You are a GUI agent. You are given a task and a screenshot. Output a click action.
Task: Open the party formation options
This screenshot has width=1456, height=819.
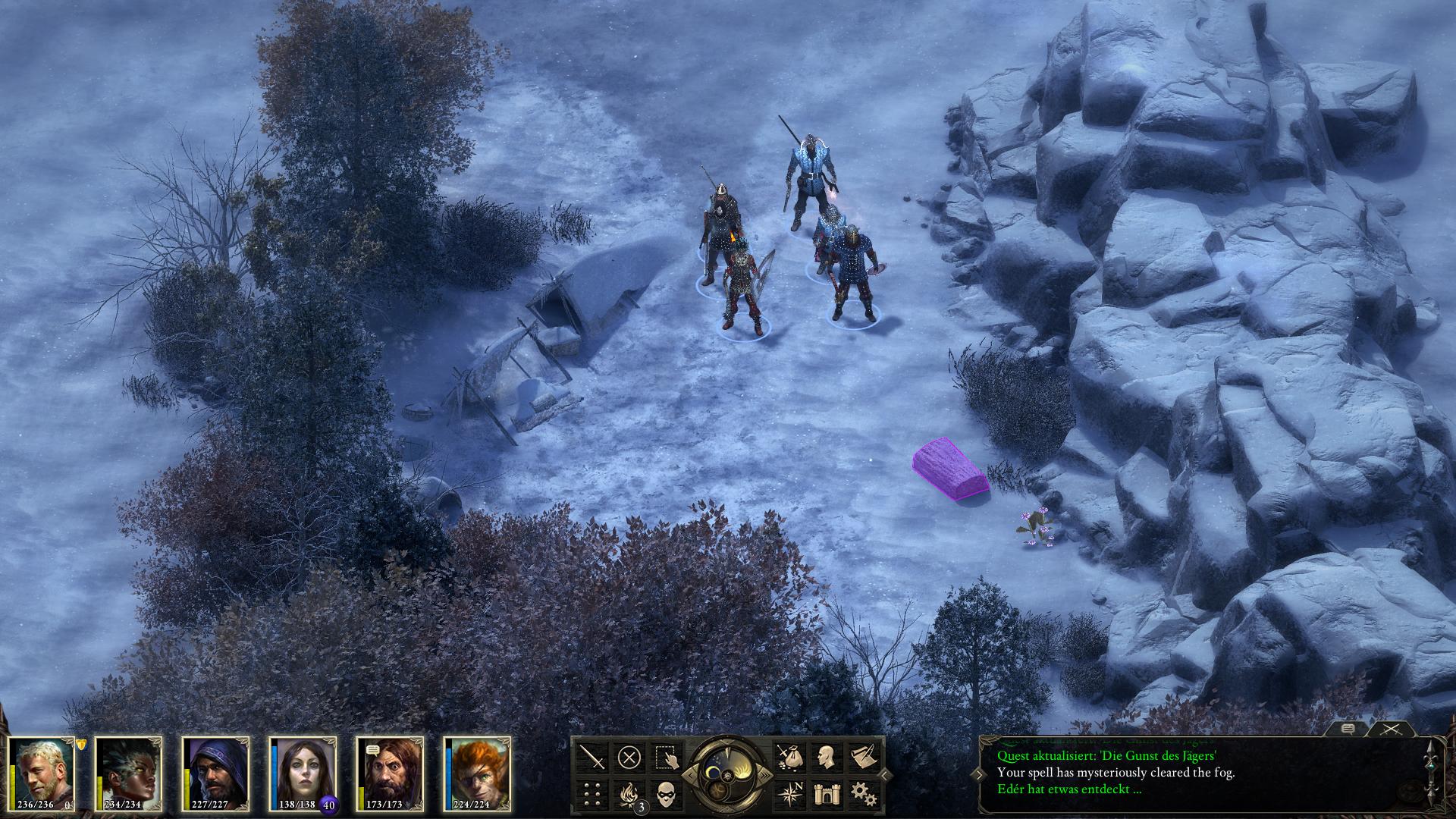point(593,794)
